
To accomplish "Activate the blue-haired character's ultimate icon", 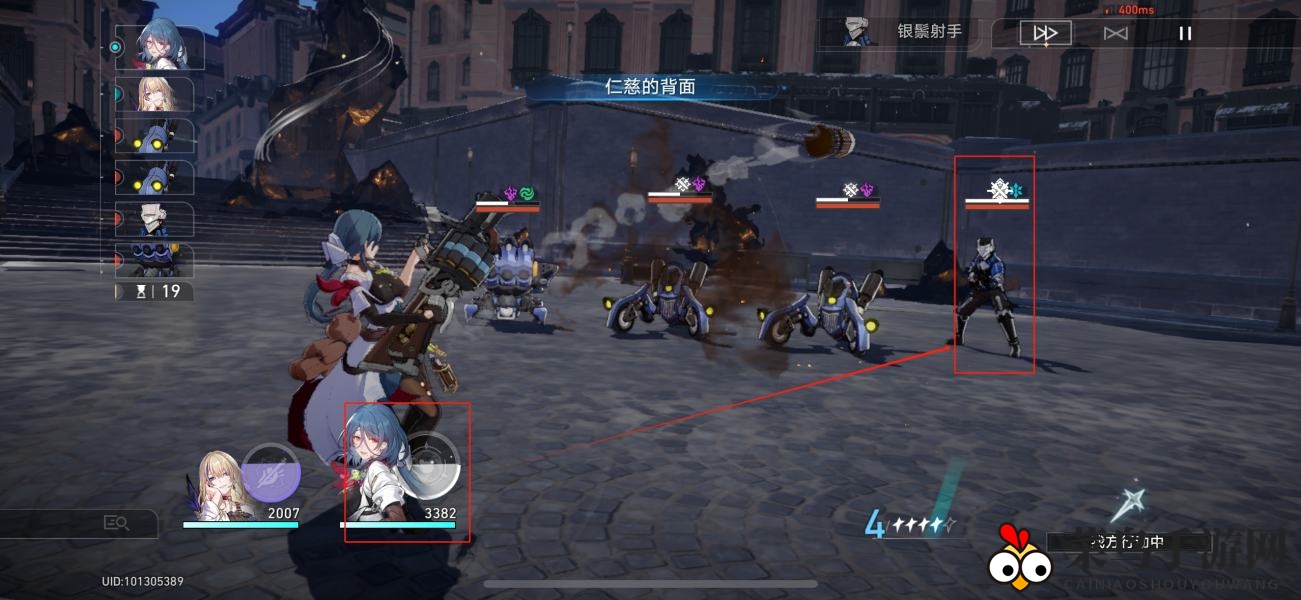I will point(431,465).
